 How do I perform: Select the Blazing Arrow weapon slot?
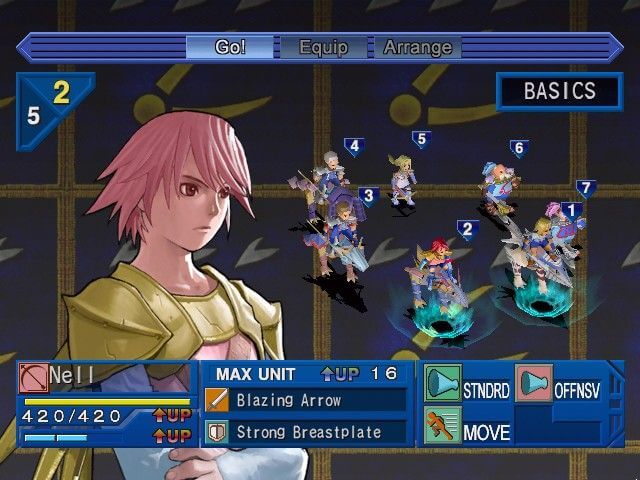[306, 401]
